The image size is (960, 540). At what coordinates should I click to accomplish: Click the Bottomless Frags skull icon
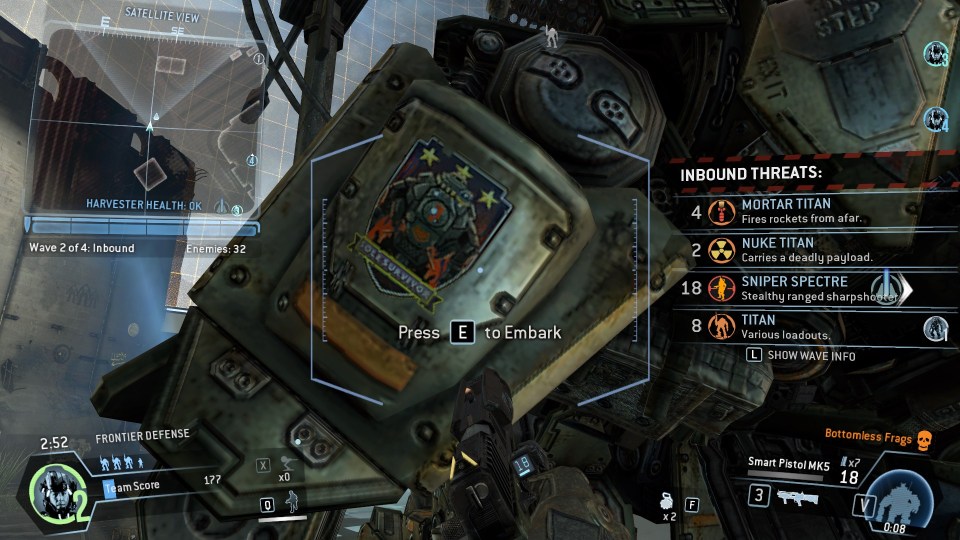[924, 436]
